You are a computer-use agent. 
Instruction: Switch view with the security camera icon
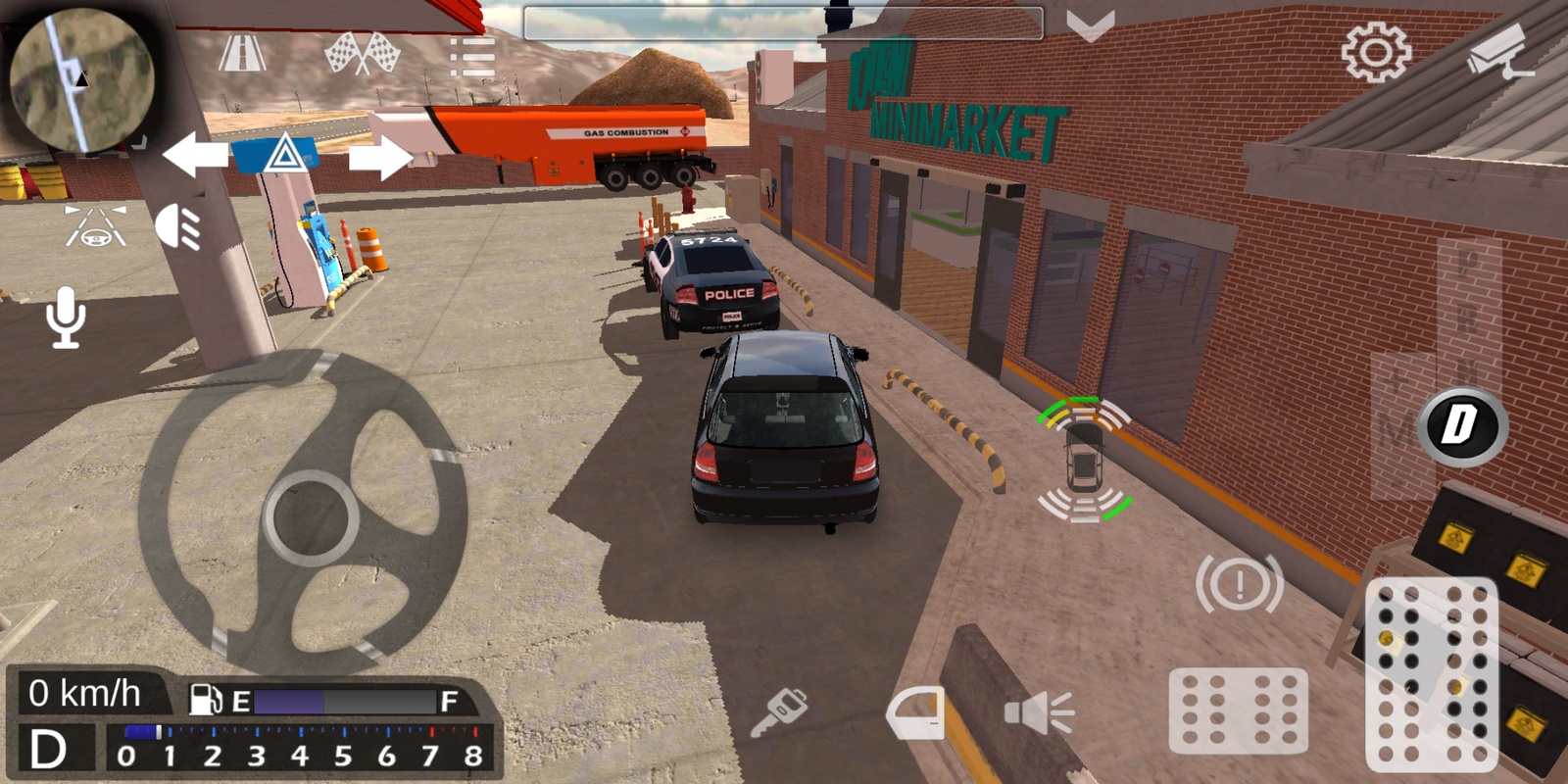tap(1499, 54)
